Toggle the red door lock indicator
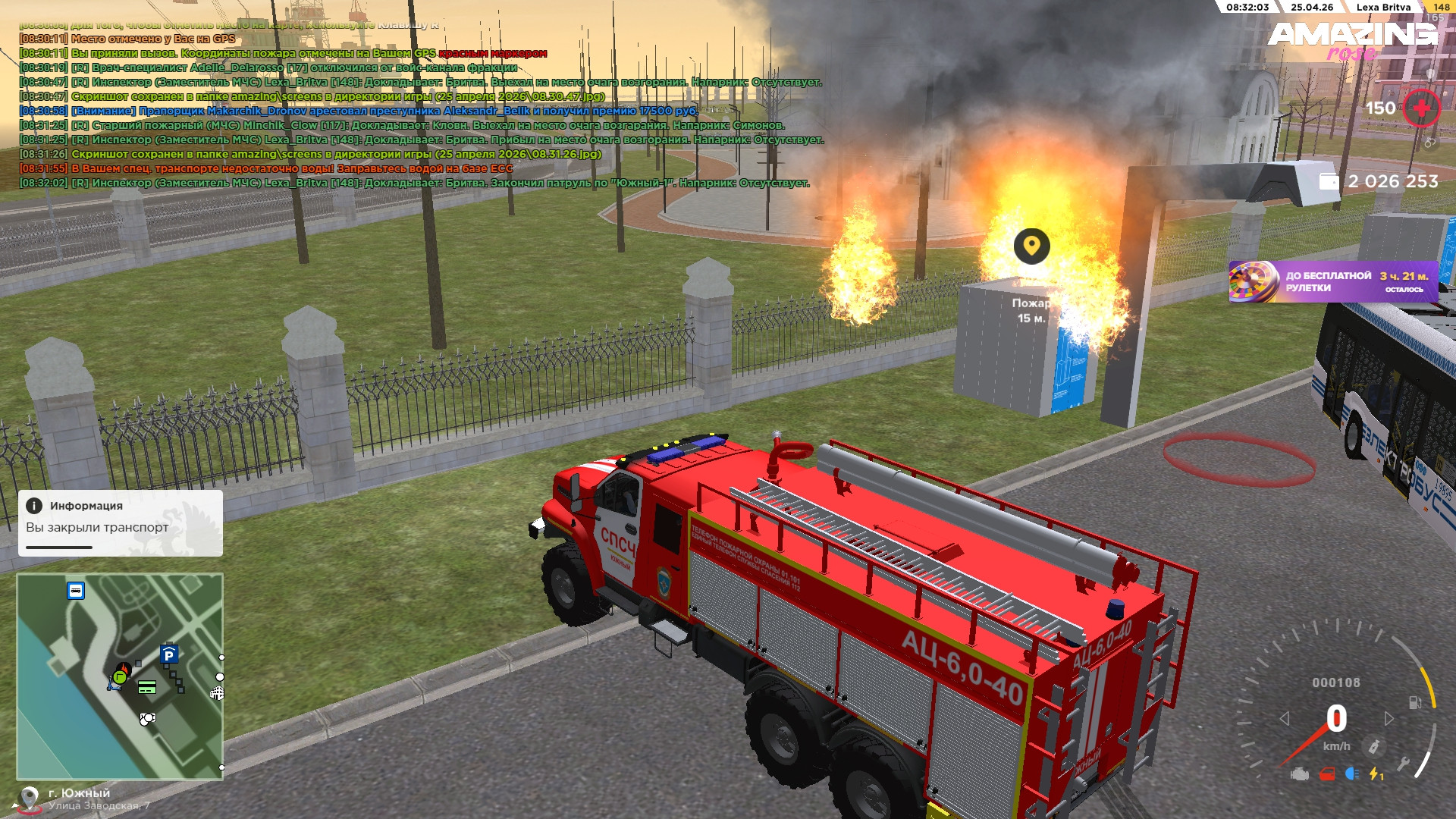Screen dimensions: 1456x819 [1327, 774]
